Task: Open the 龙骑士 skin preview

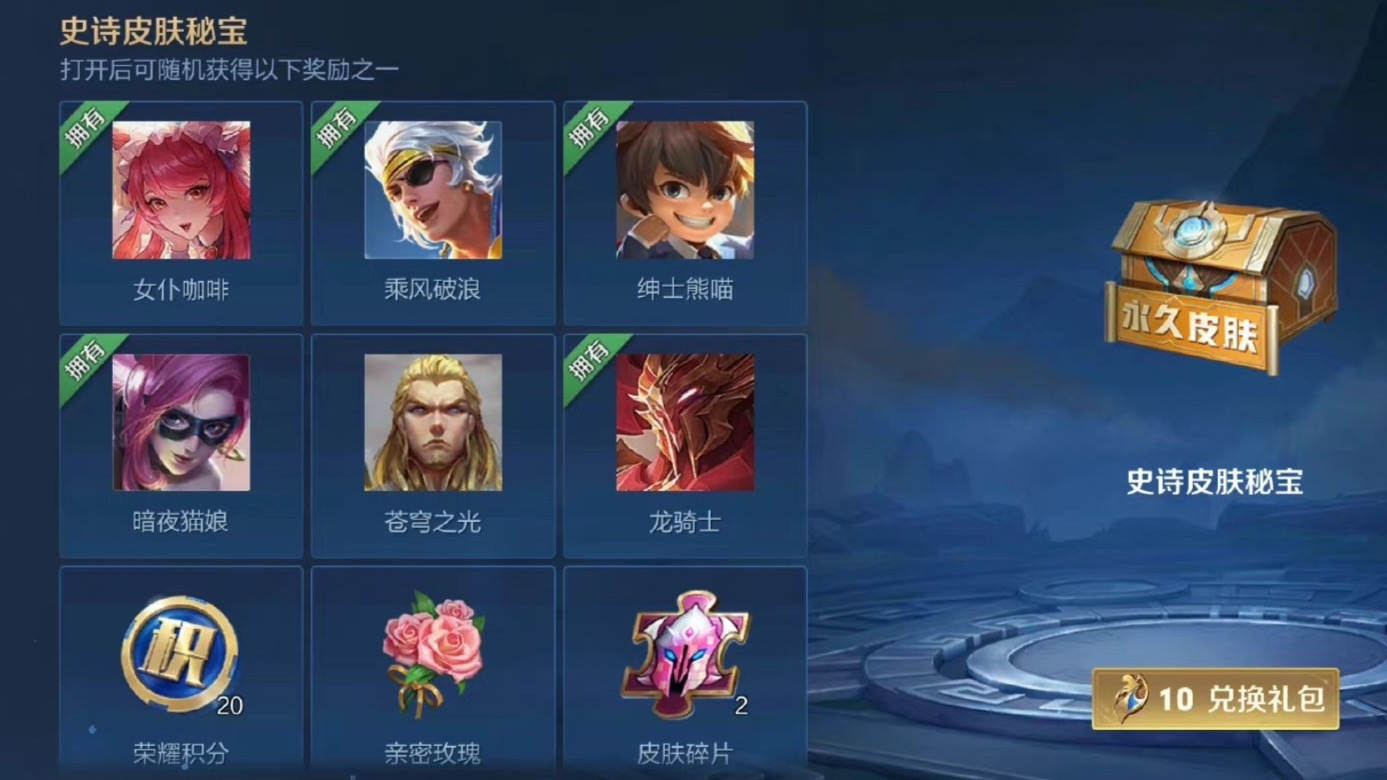Action: pyautogui.click(x=683, y=422)
